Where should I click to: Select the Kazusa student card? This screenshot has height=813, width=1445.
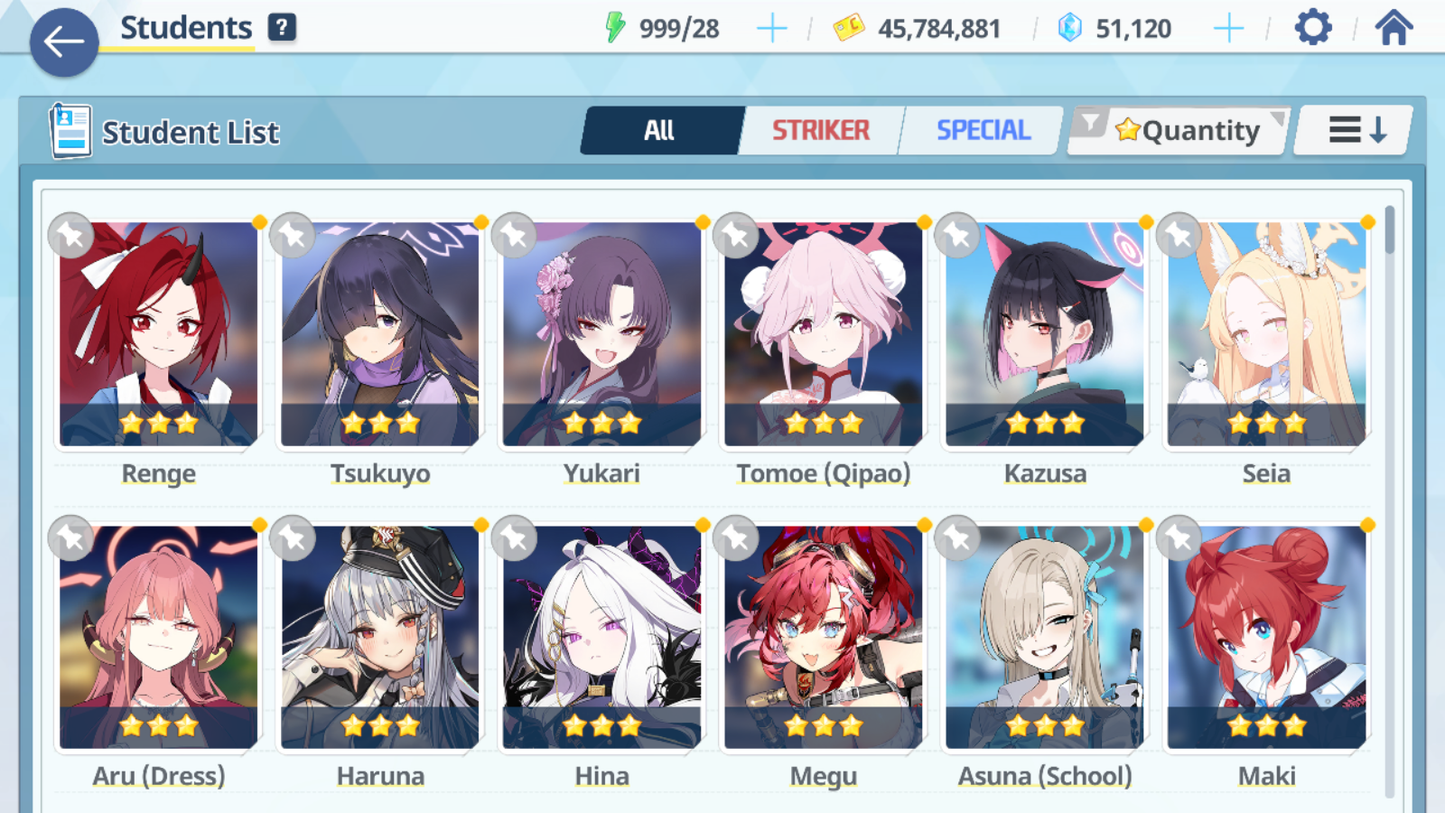click(1045, 334)
